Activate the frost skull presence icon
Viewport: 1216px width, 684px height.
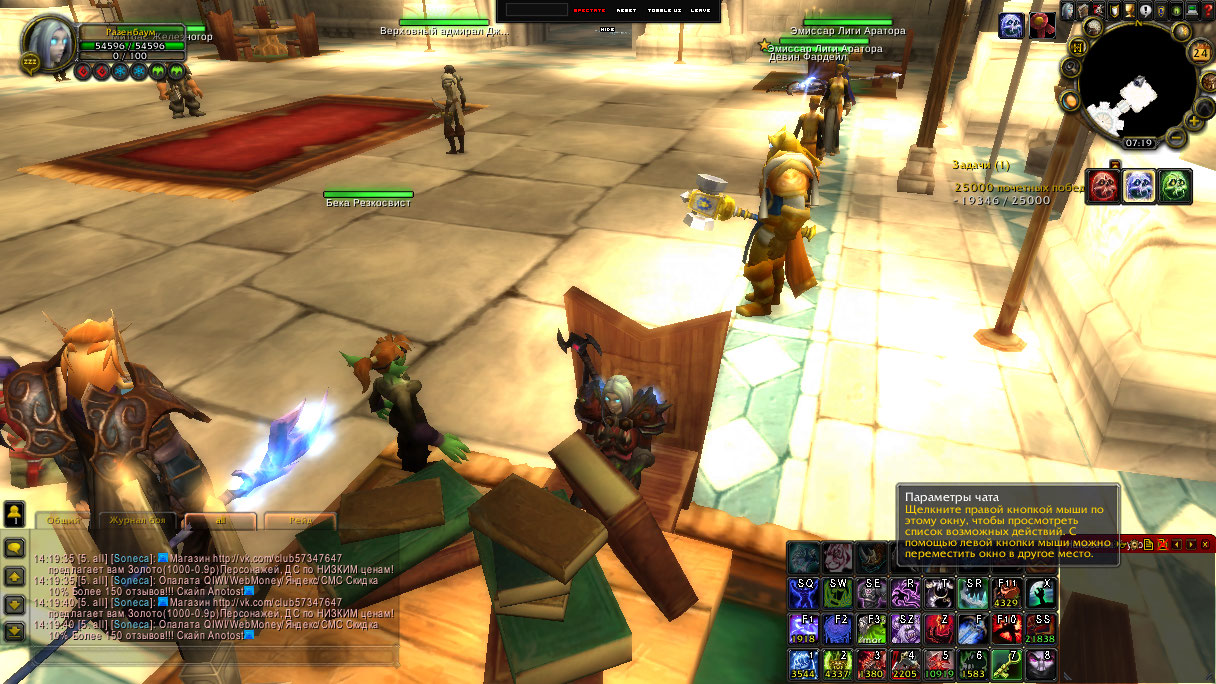tap(1140, 186)
